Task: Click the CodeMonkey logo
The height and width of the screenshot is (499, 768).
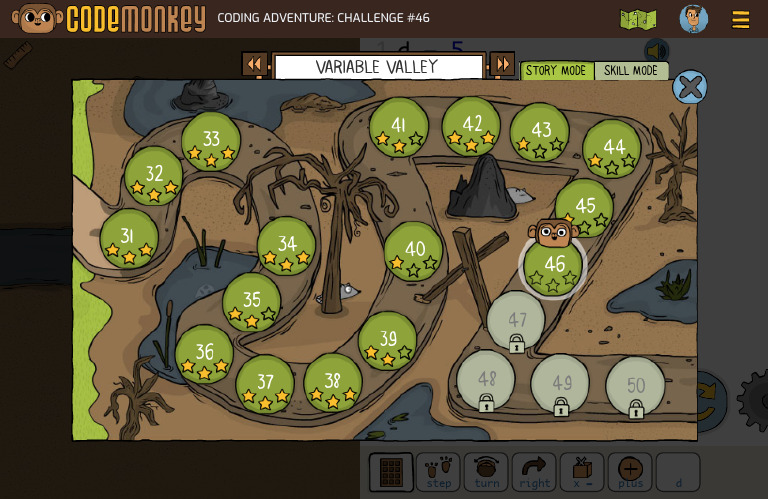Action: point(109,19)
